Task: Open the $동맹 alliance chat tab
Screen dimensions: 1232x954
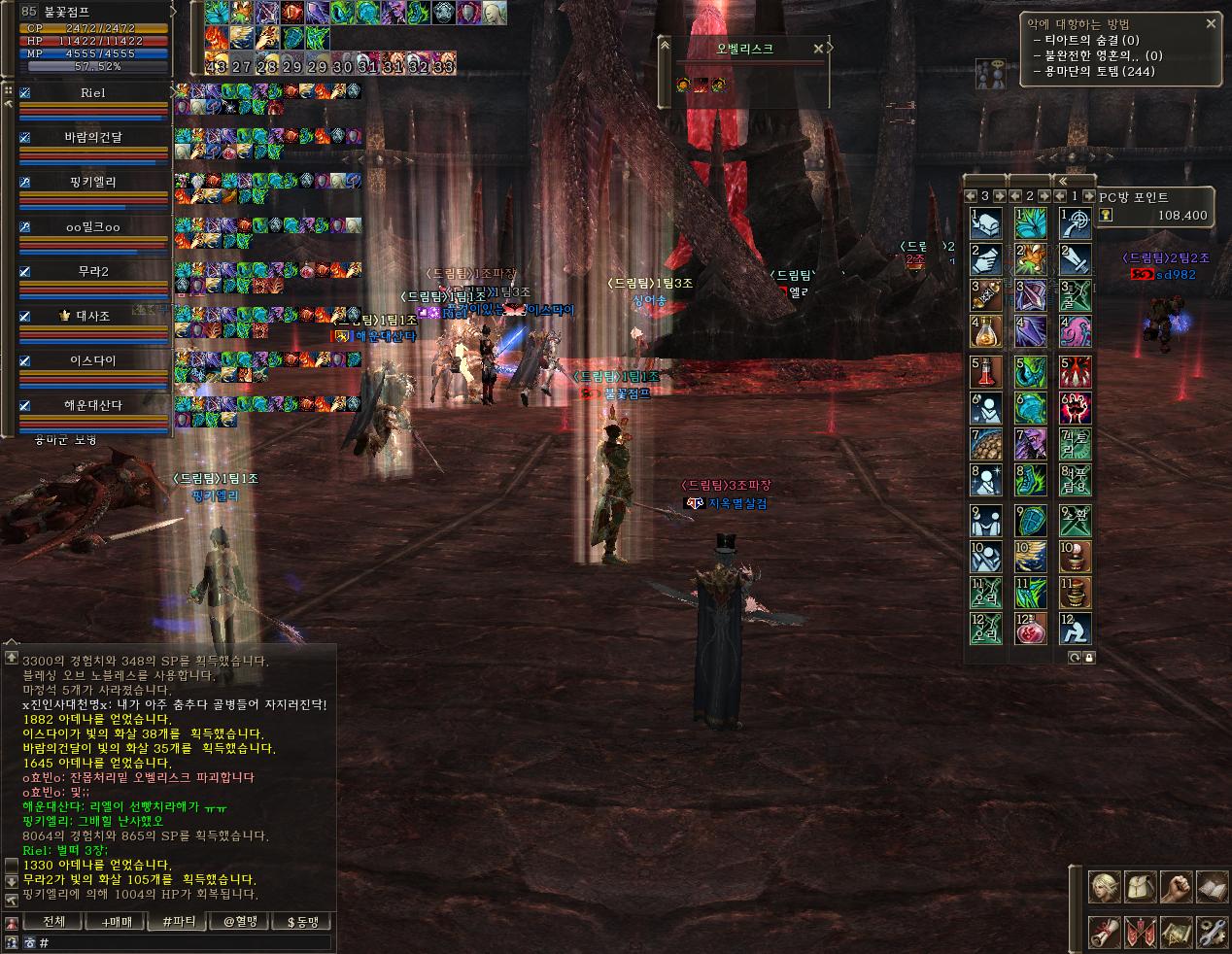Action: coord(301,922)
